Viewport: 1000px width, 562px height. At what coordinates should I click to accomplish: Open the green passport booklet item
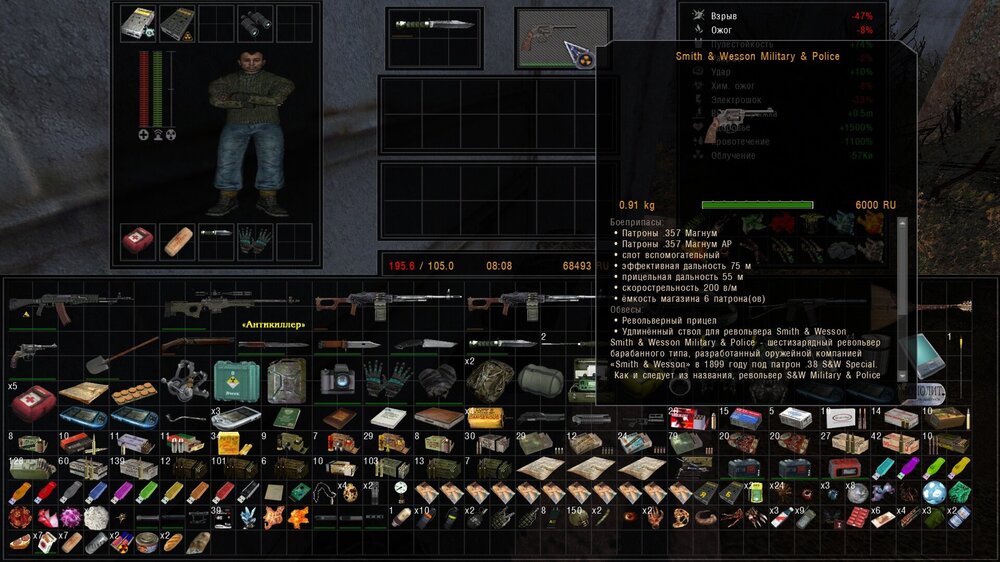[x=289, y=418]
